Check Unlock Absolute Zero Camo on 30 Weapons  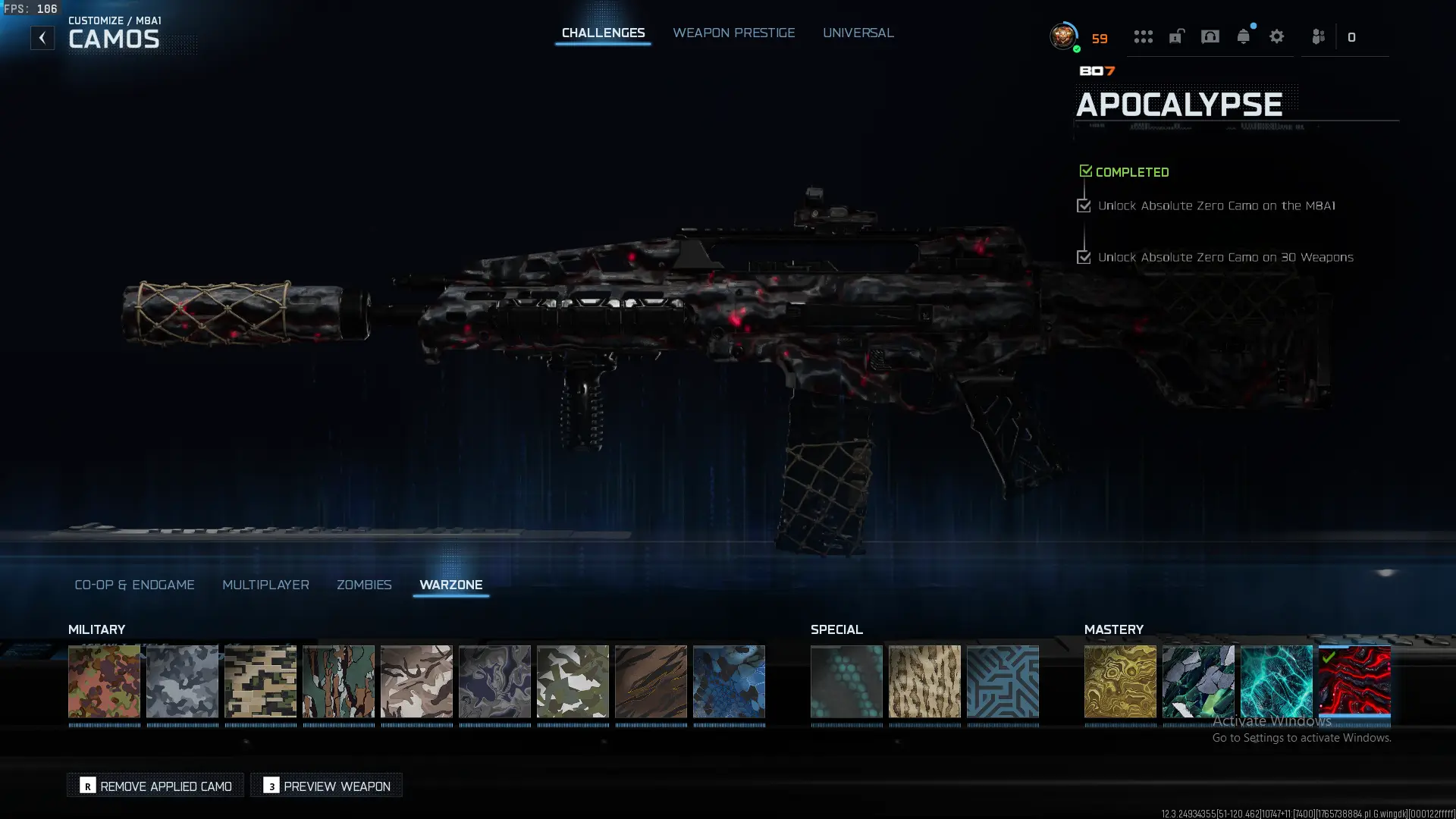pos(1083,256)
